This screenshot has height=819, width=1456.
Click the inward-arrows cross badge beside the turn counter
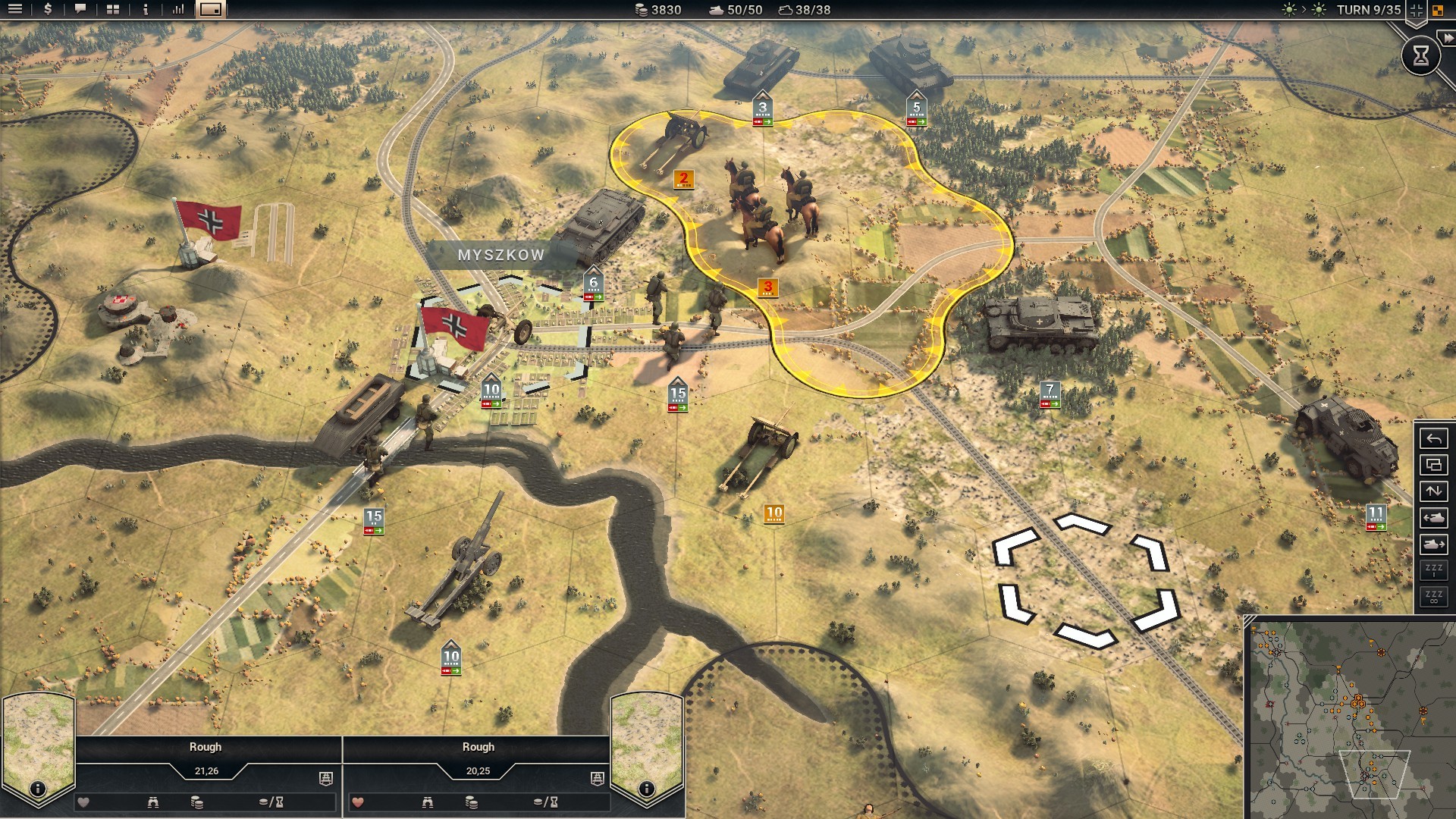pos(1416,11)
